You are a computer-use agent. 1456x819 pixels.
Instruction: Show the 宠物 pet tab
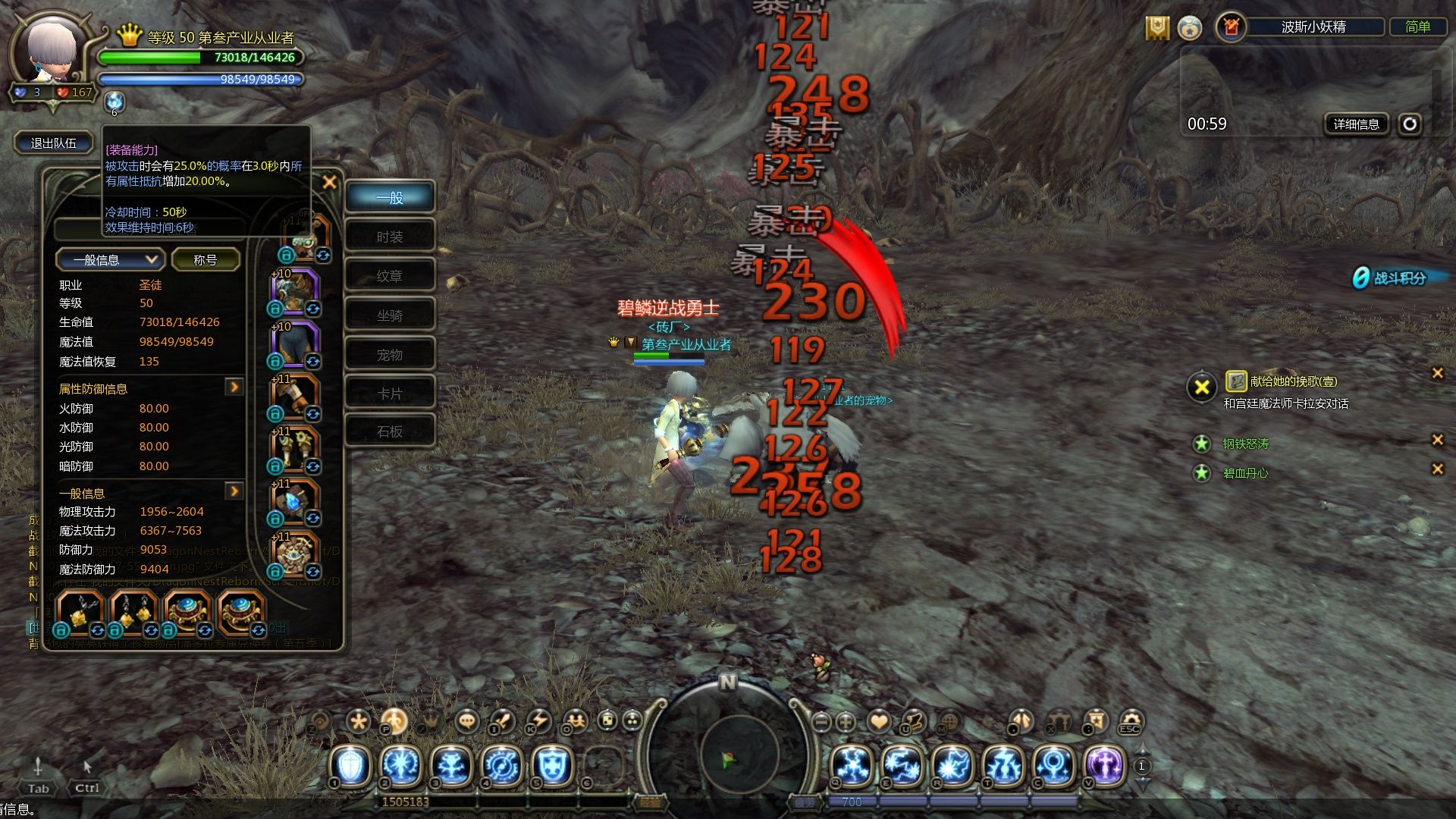point(390,355)
